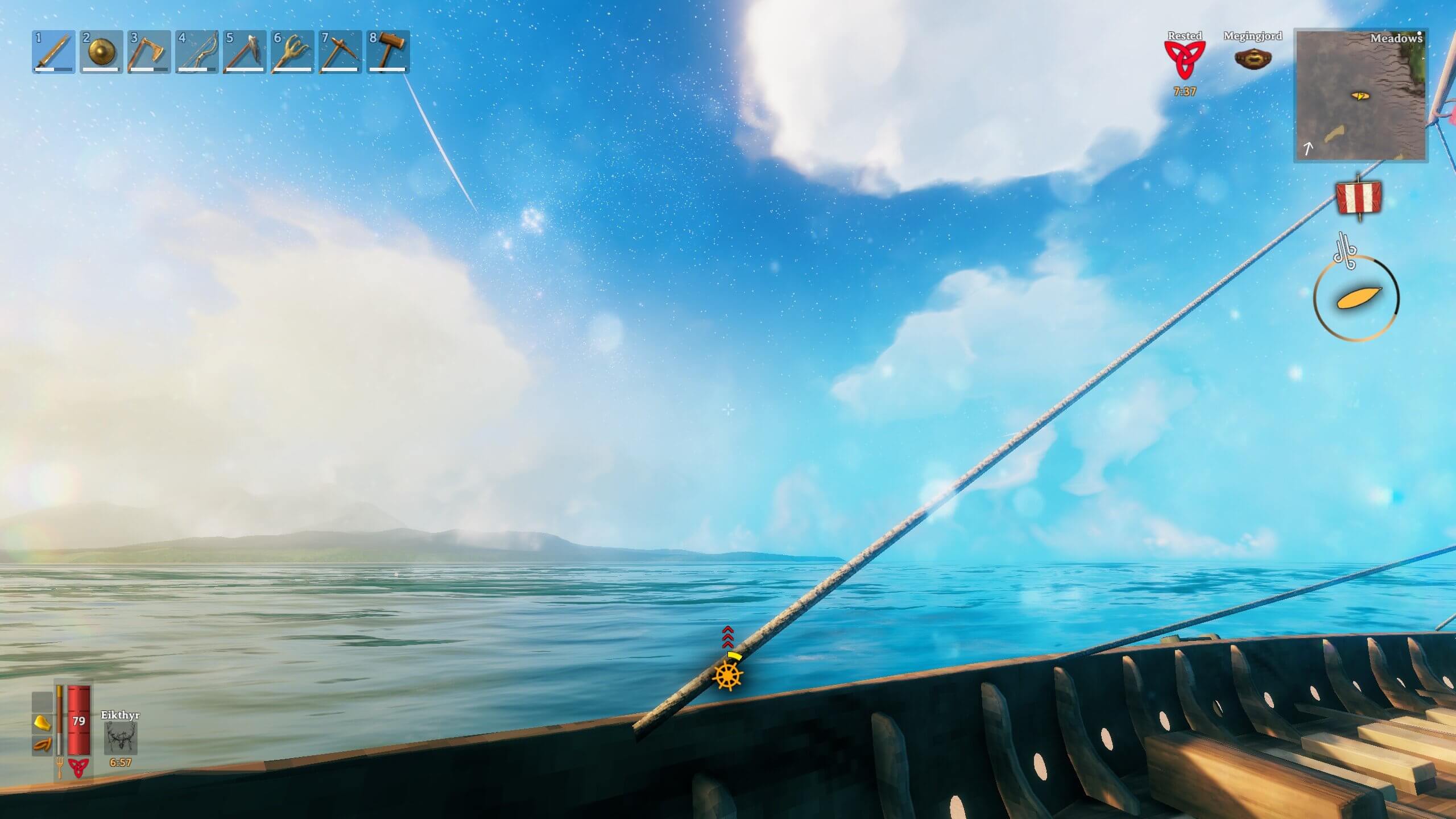Viewport: 1456px width, 819px height.
Task: Select the trident-shaped cultivator slot
Action: pyautogui.click(x=292, y=52)
